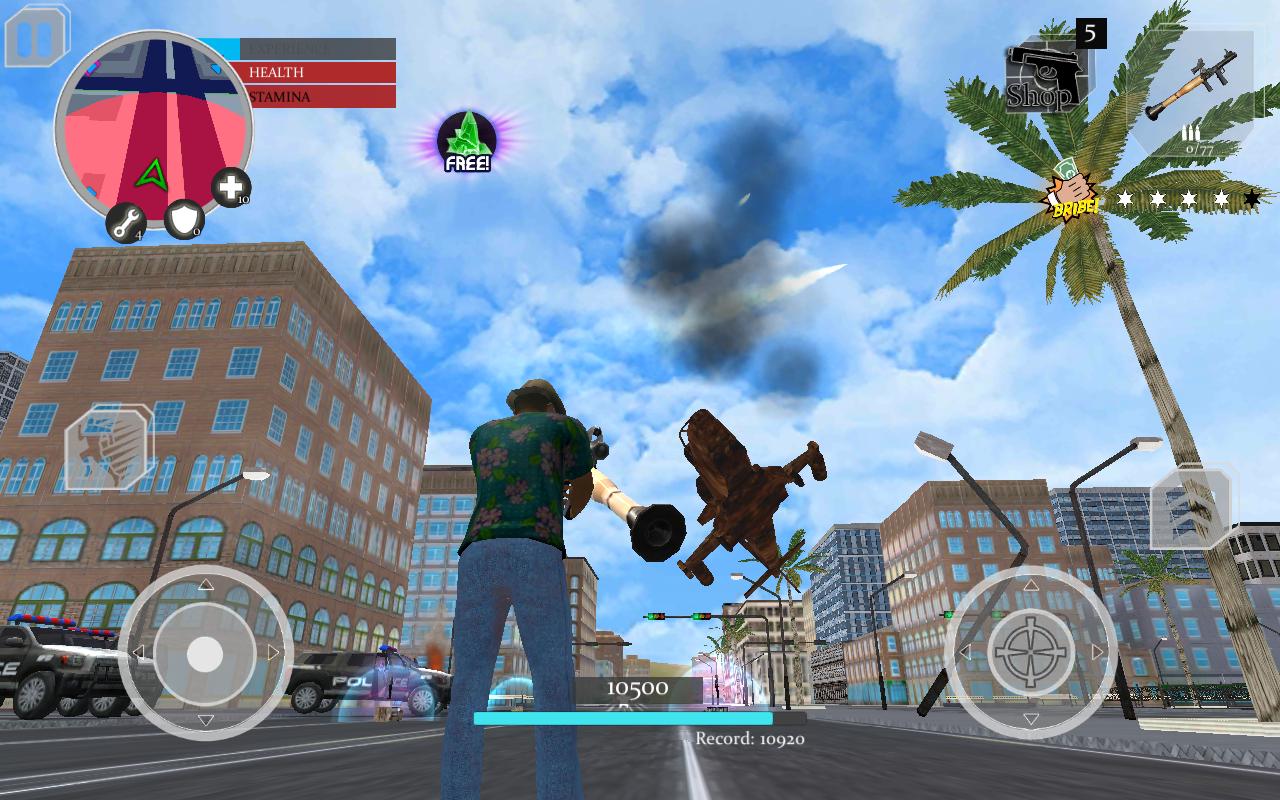Pause the game with the pause button

click(37, 36)
